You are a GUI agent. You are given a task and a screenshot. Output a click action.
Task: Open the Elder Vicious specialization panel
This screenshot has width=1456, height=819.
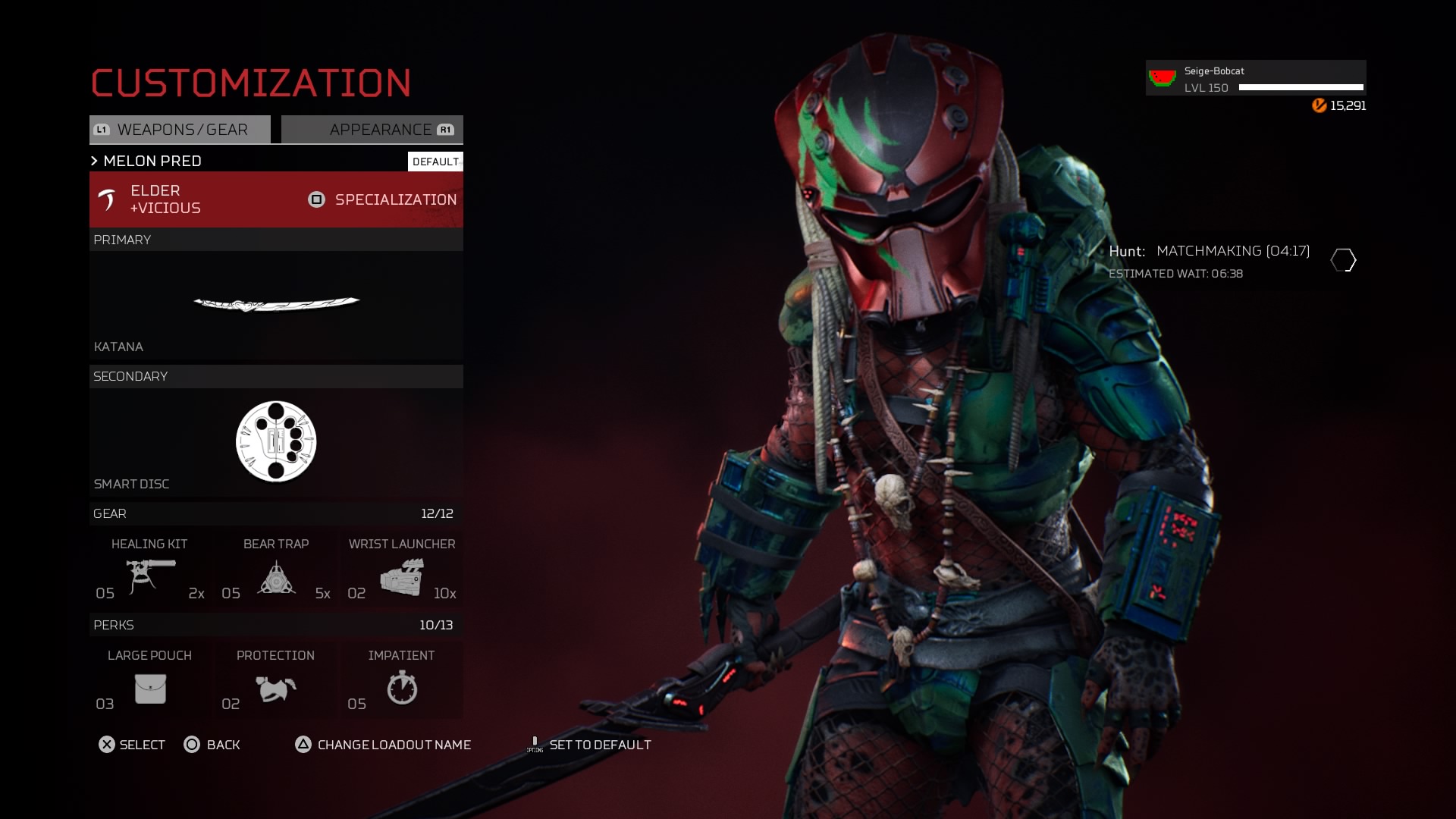point(276,199)
